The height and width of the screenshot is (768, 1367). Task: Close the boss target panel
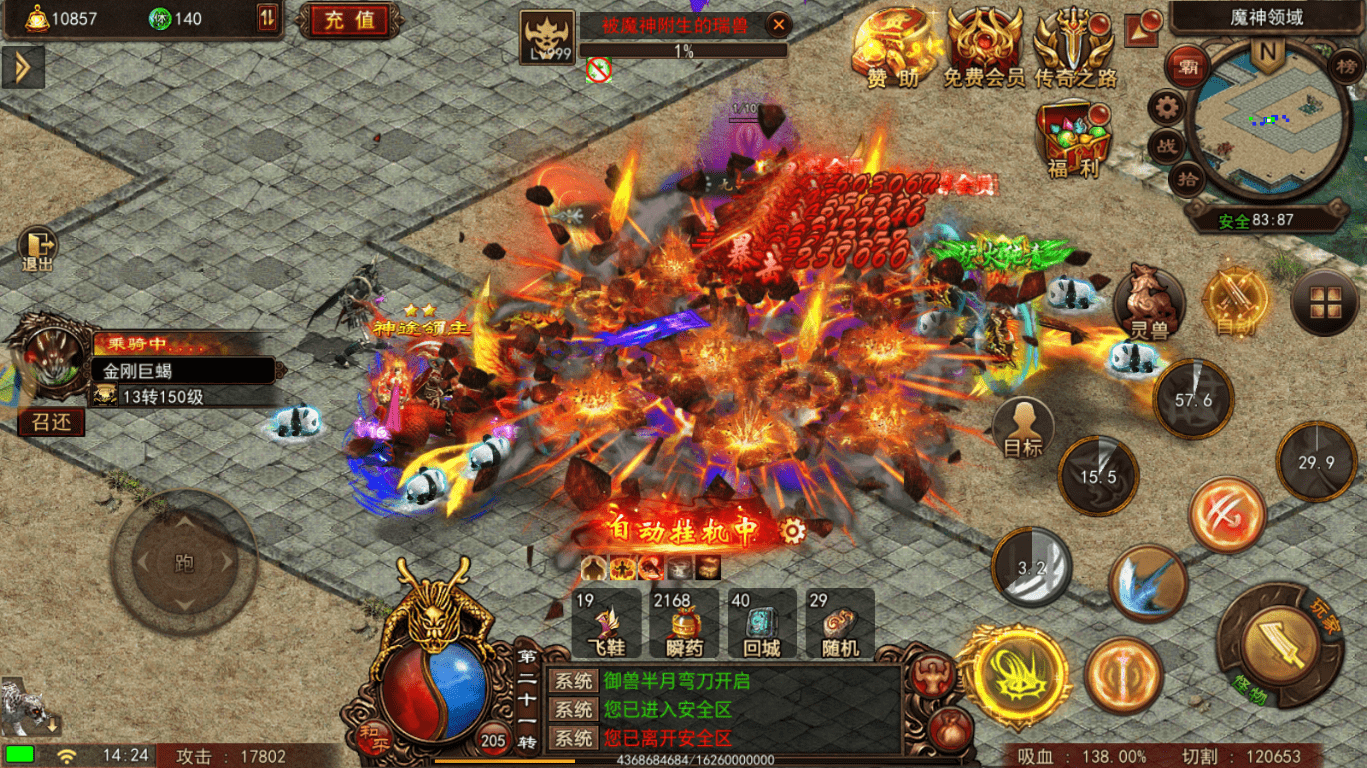[777, 25]
